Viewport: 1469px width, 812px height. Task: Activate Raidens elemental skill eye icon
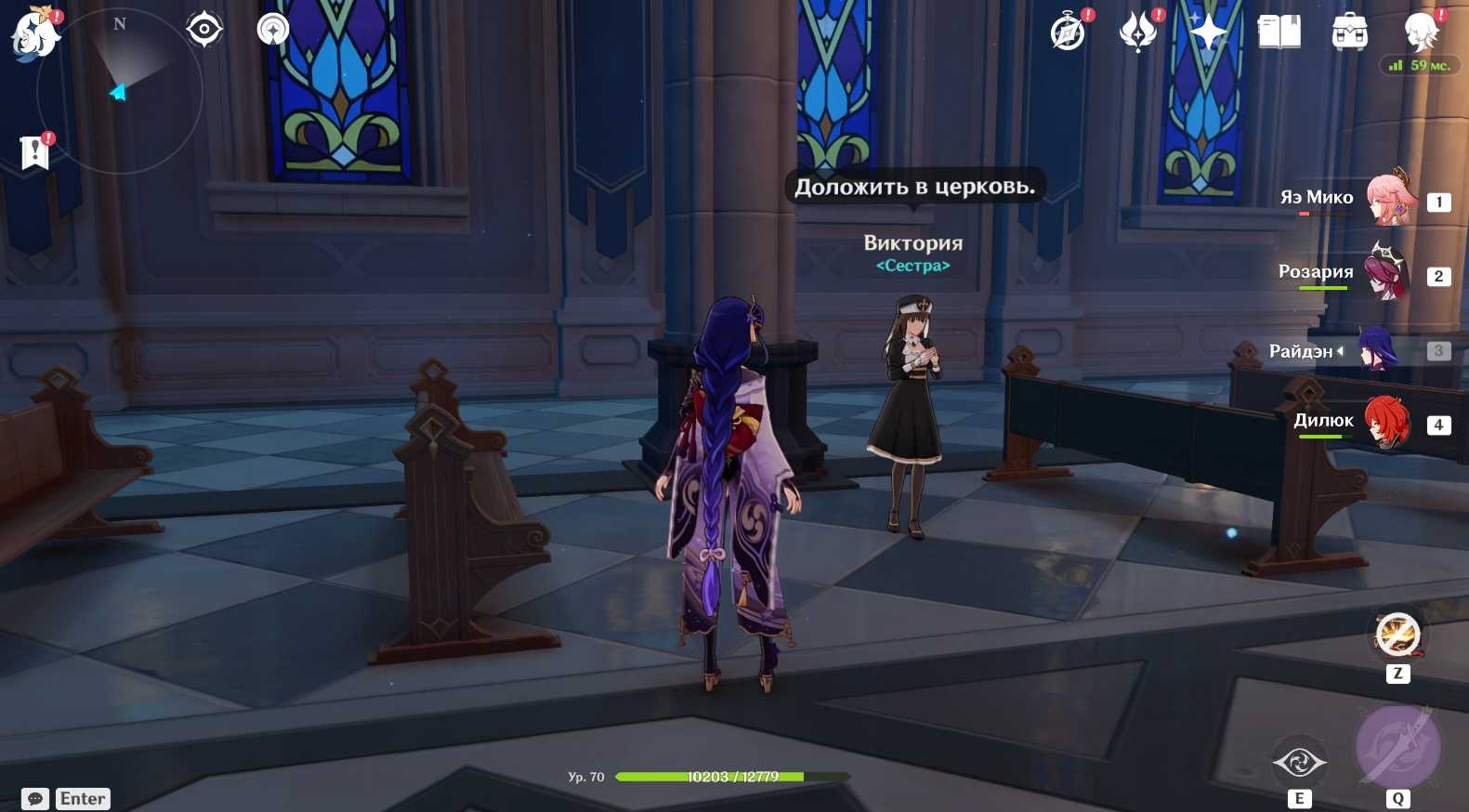tap(1299, 763)
